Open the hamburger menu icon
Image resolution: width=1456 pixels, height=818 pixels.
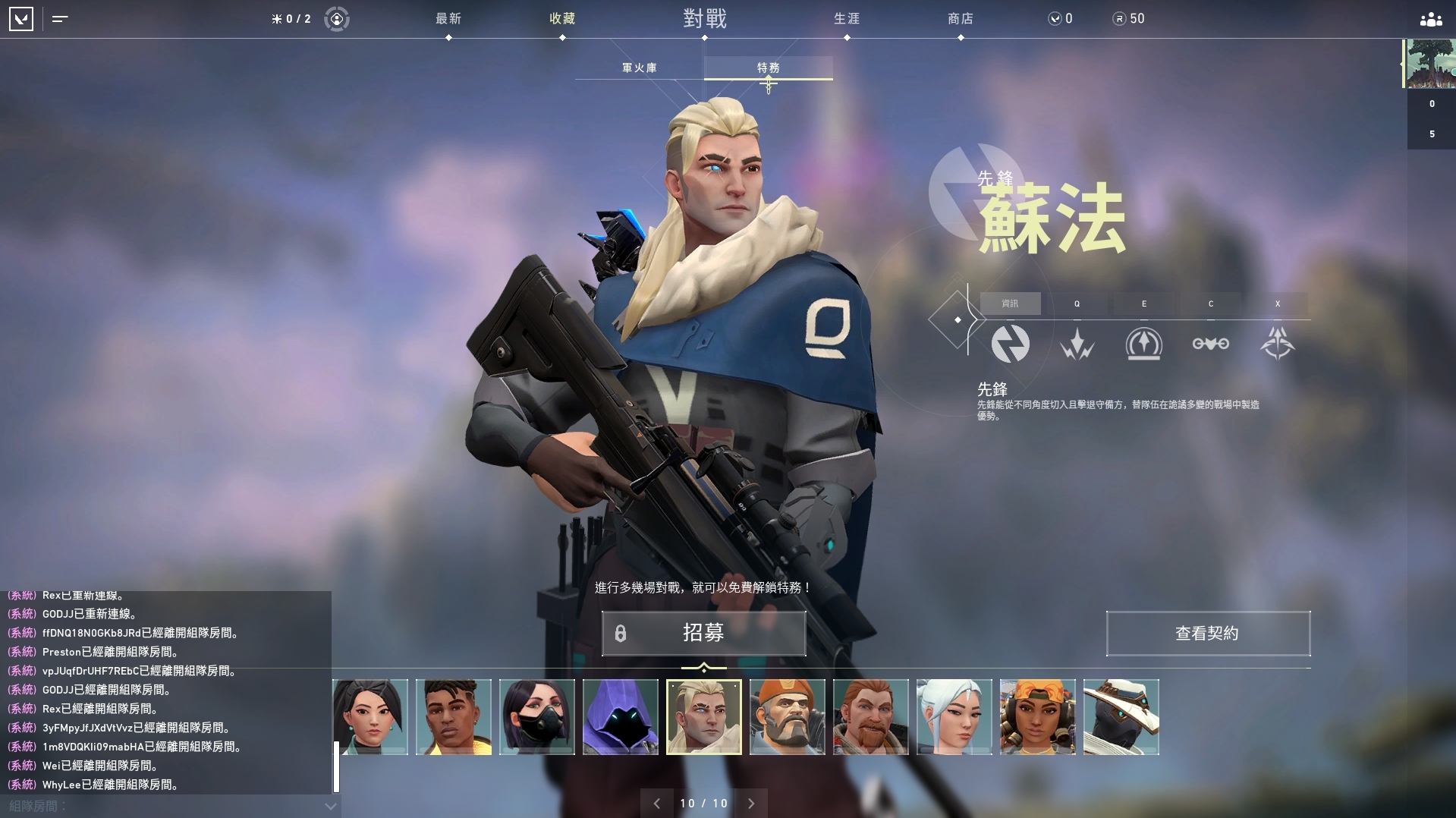pyautogui.click(x=58, y=19)
